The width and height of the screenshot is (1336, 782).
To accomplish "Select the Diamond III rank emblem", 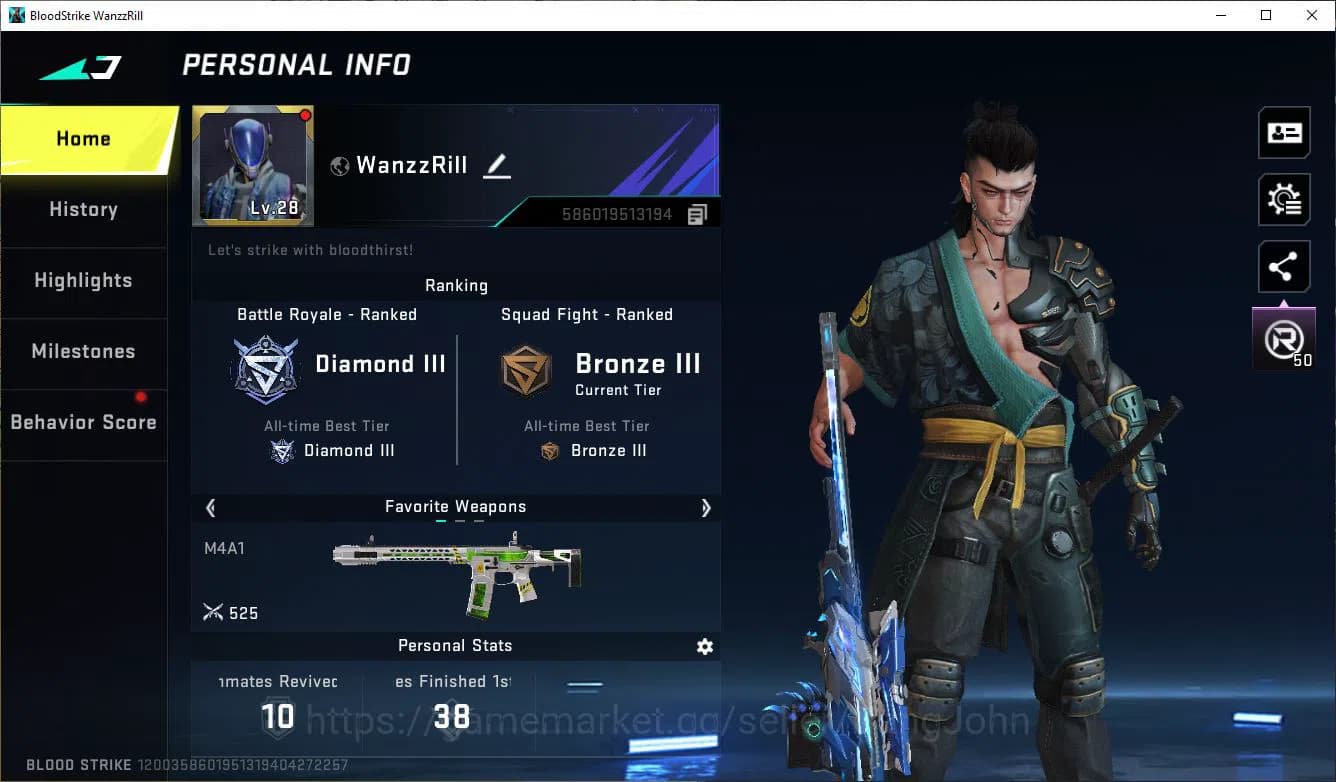I will point(265,370).
